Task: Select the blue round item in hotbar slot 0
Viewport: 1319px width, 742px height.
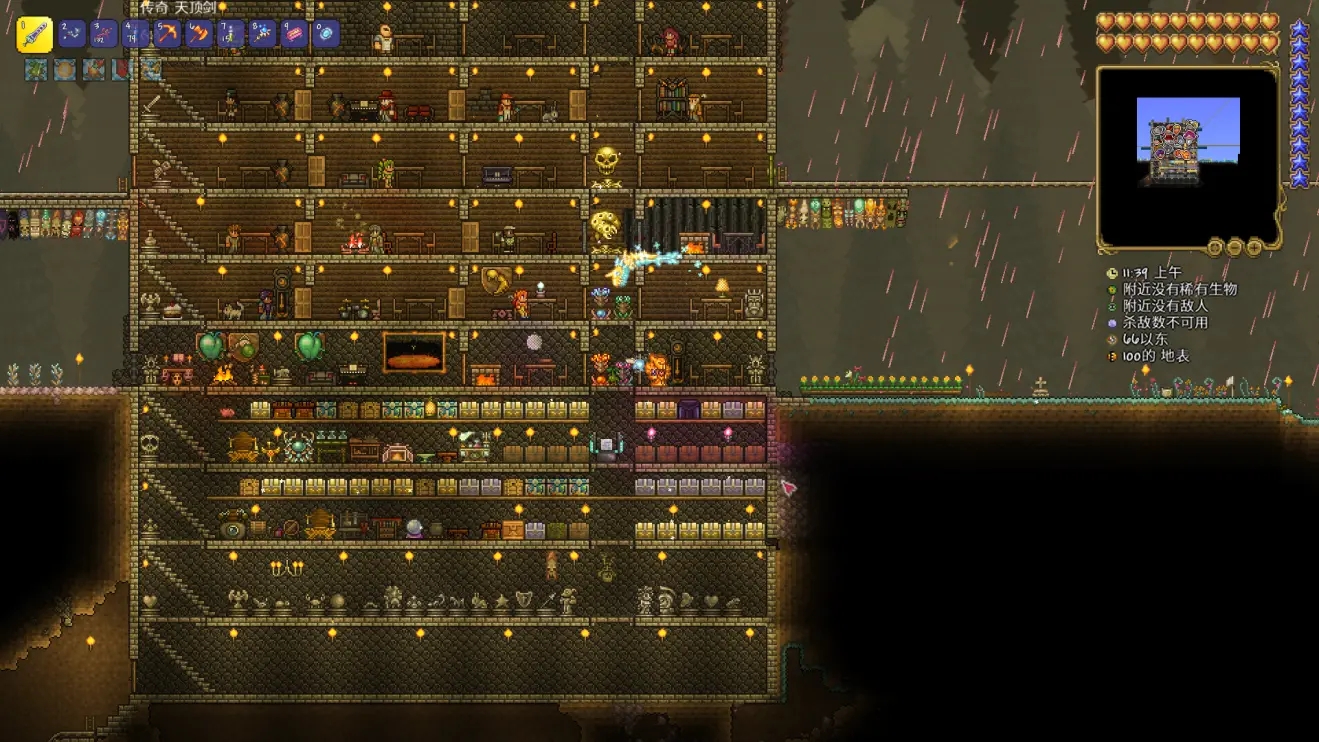Action: [326, 34]
